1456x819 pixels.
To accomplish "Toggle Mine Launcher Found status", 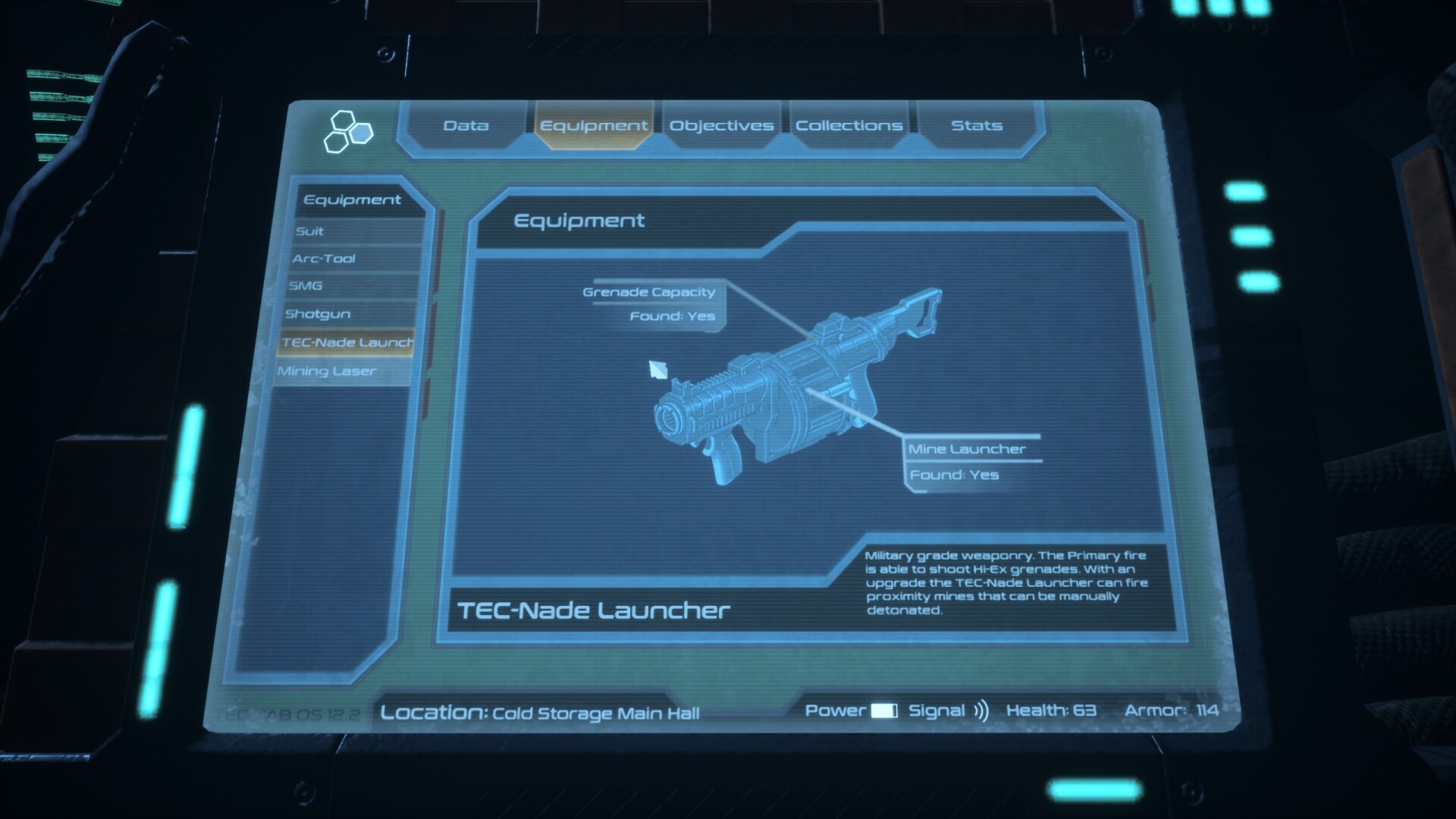I will click(956, 474).
